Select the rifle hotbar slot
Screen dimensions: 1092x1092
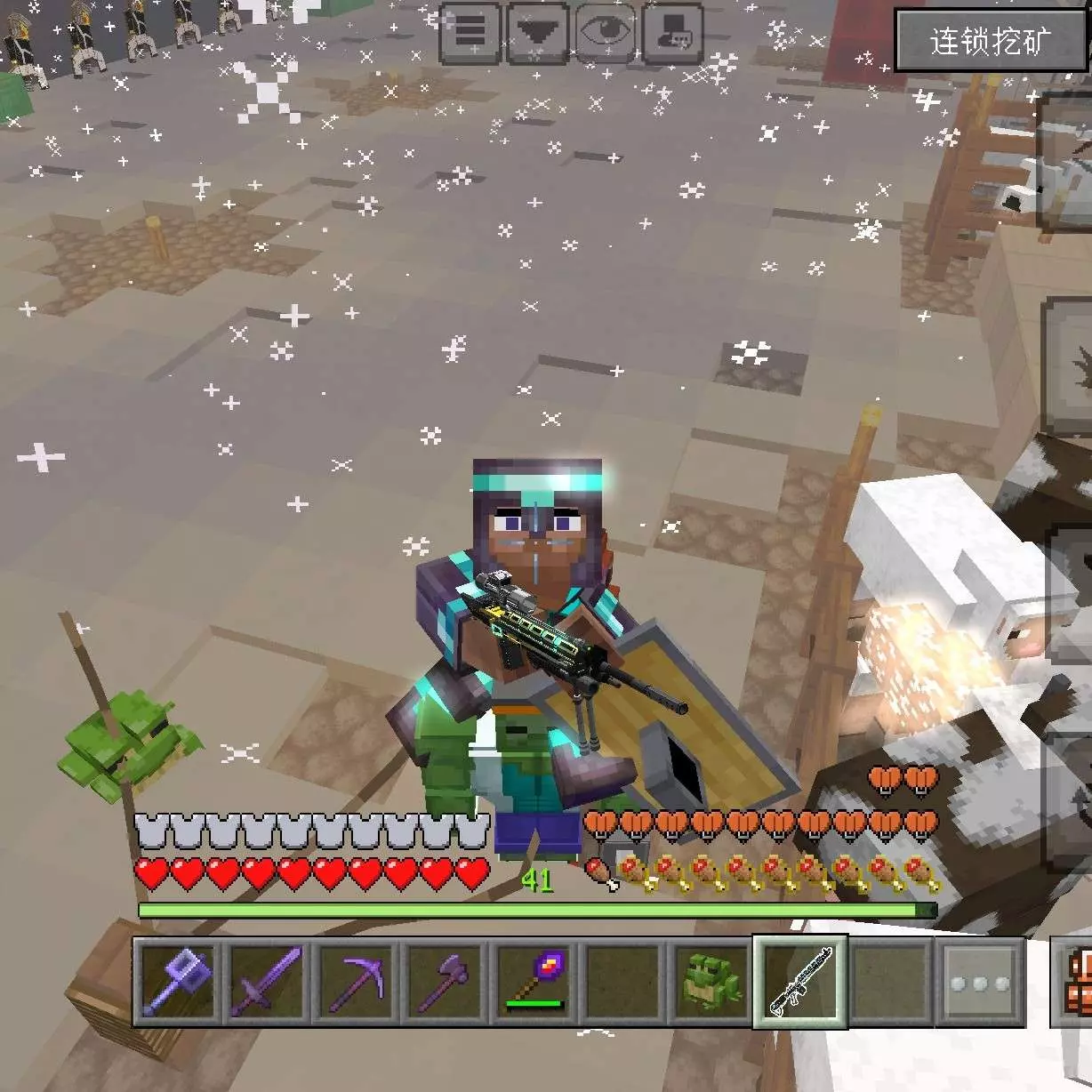(x=800, y=982)
